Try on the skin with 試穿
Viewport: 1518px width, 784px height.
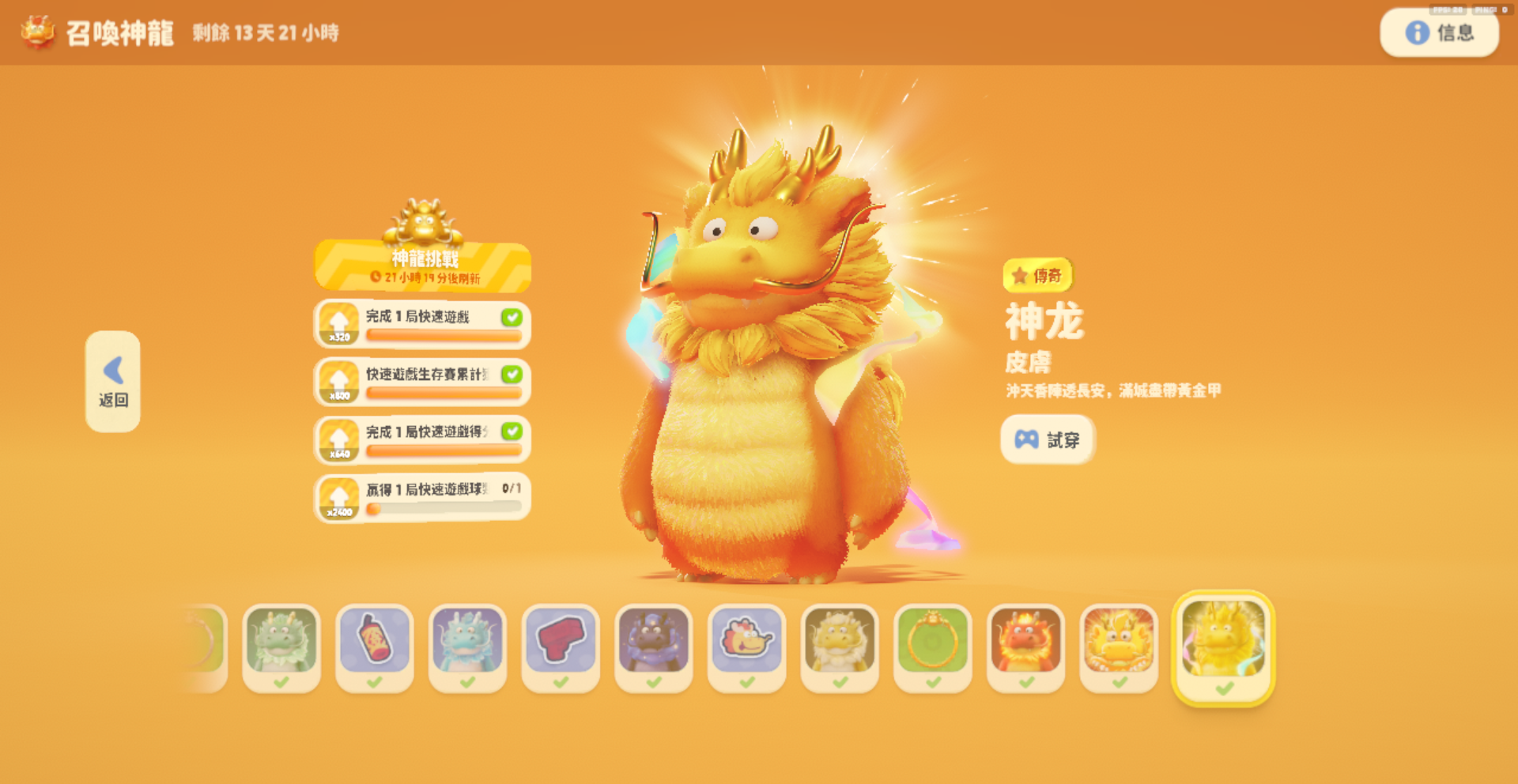click(1048, 439)
